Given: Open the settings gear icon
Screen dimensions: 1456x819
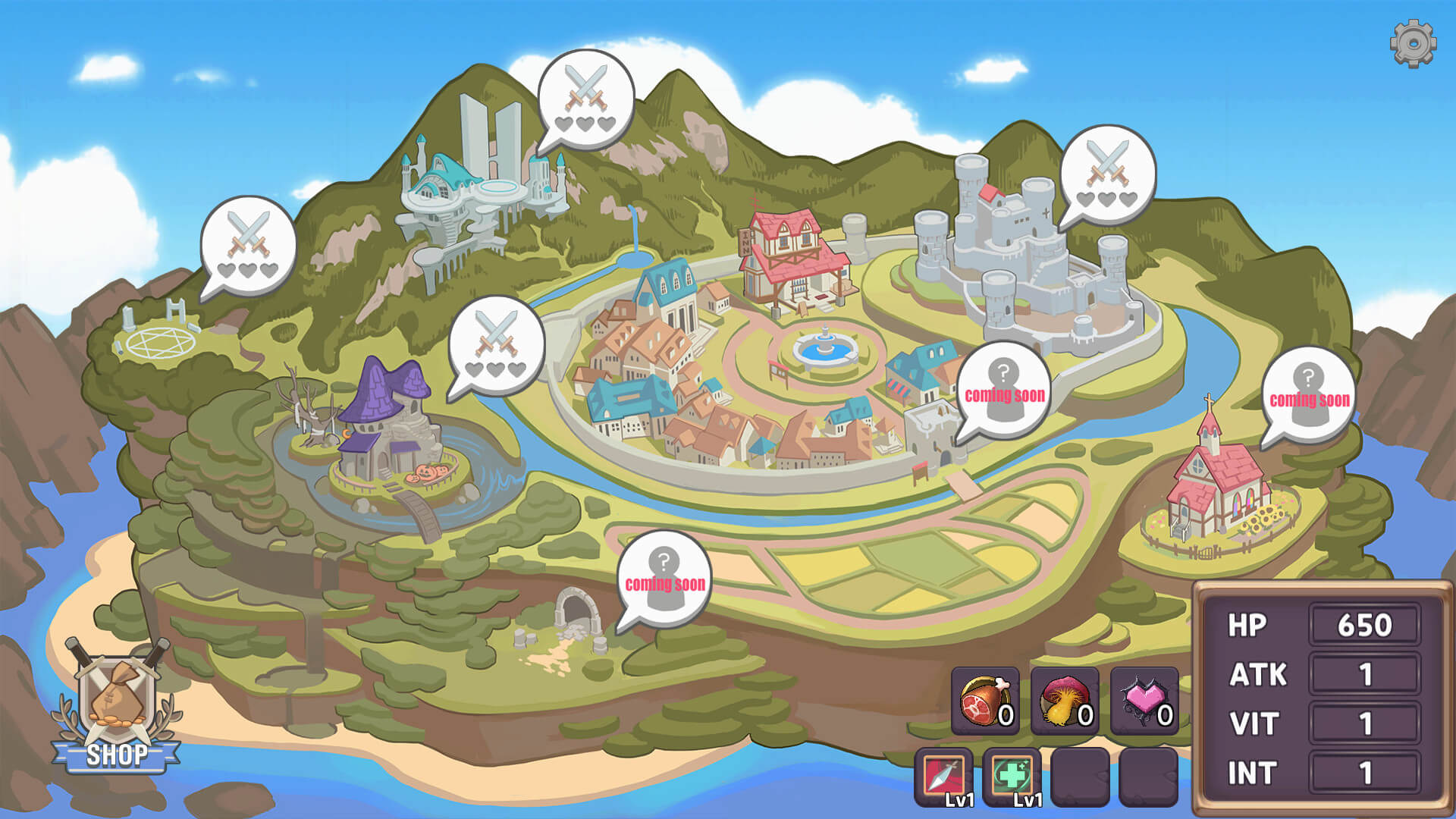Looking at the screenshot, I should point(1413,44).
